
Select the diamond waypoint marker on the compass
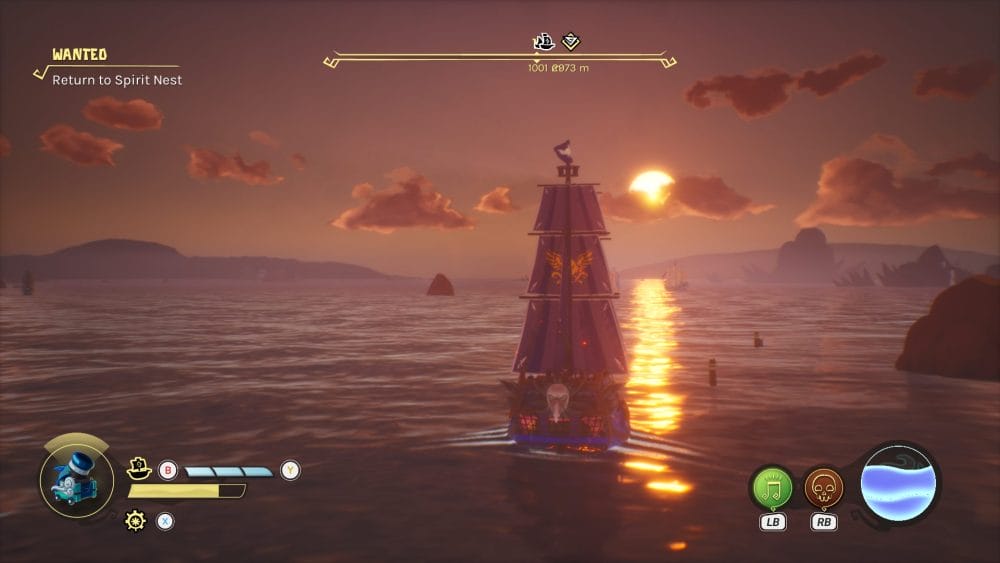[x=571, y=42]
